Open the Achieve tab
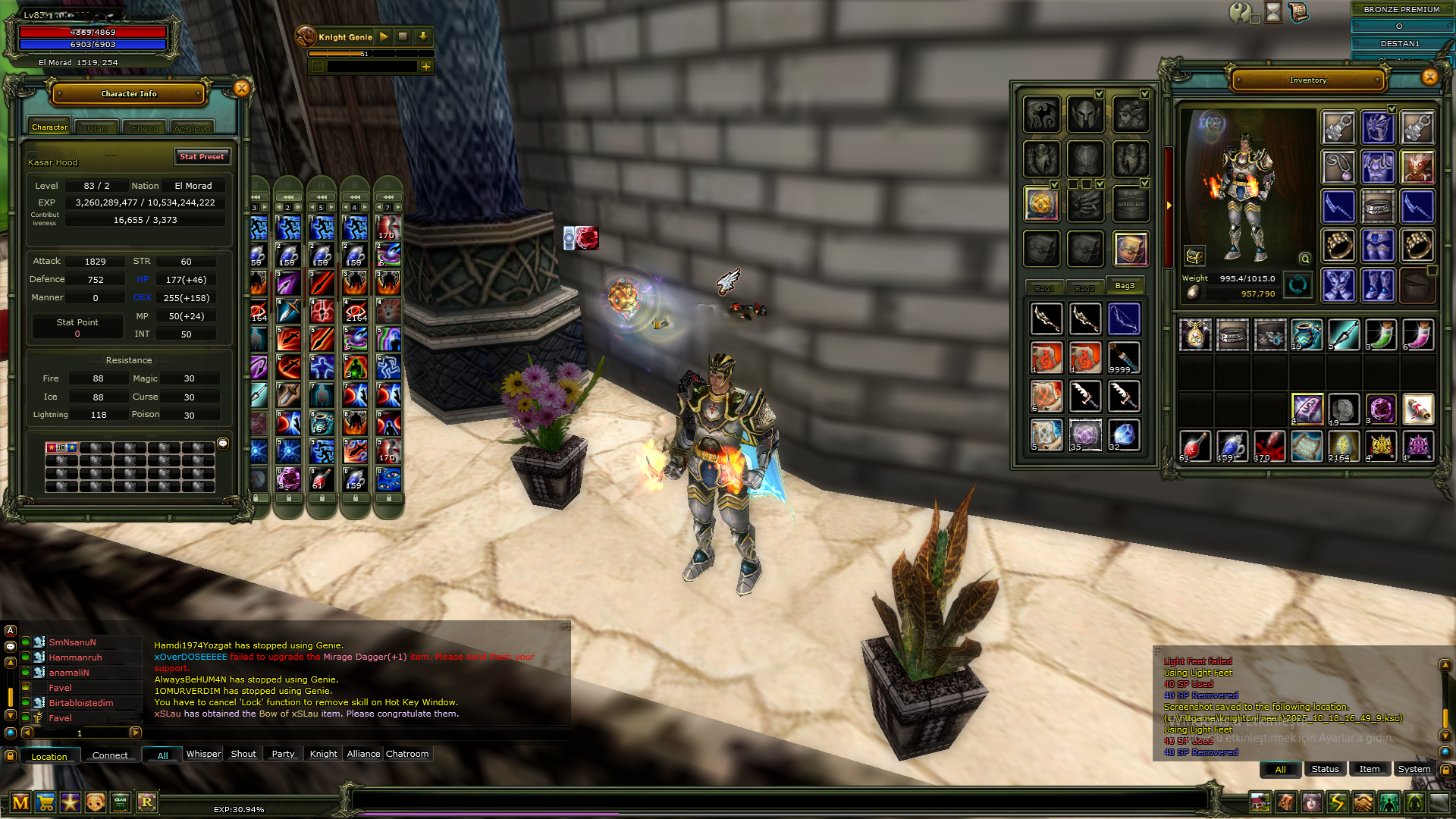Image resolution: width=1456 pixels, height=819 pixels. 192,128
